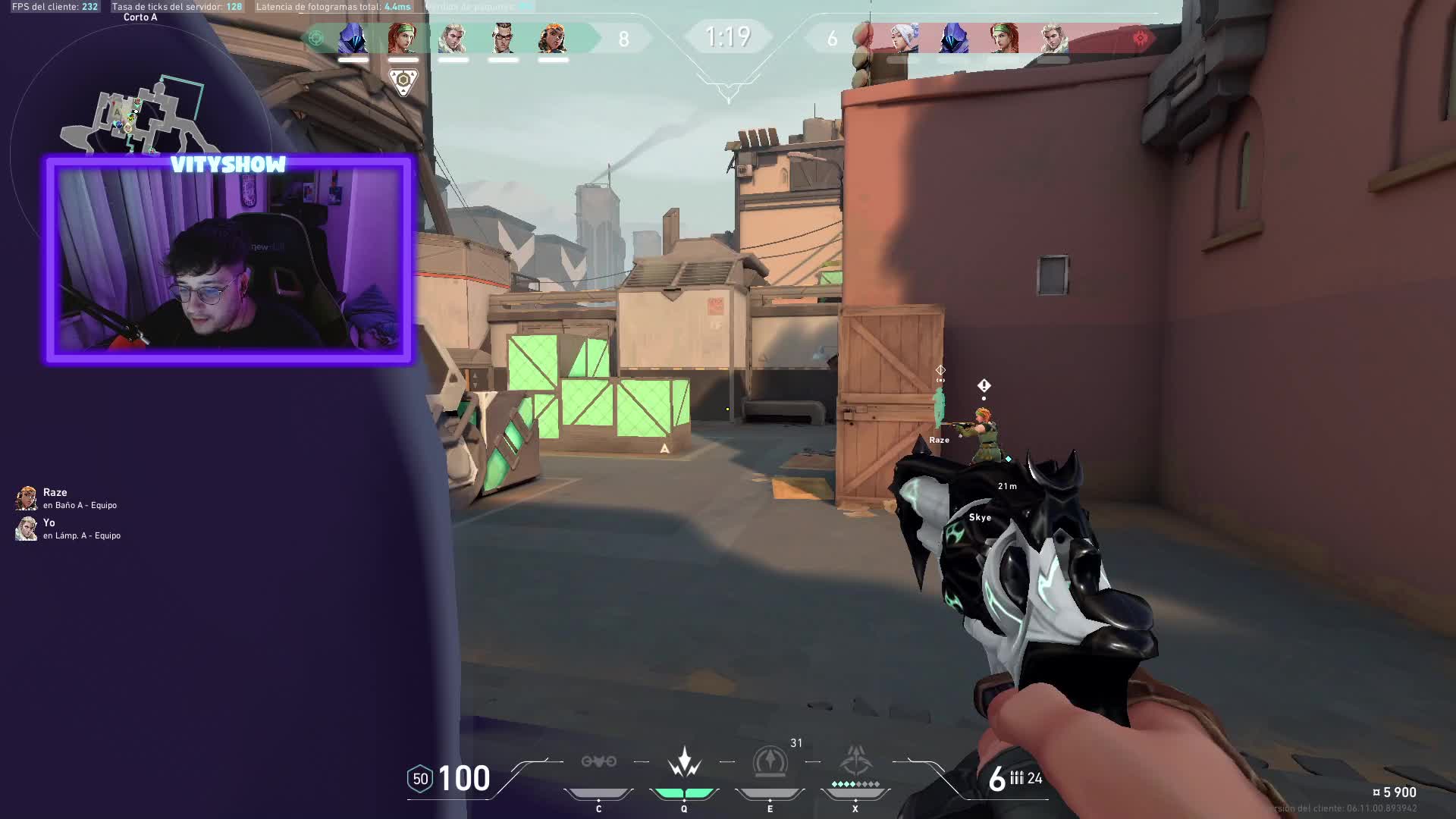Click the Recon Bolt ability on cooldown

[x=770, y=761]
